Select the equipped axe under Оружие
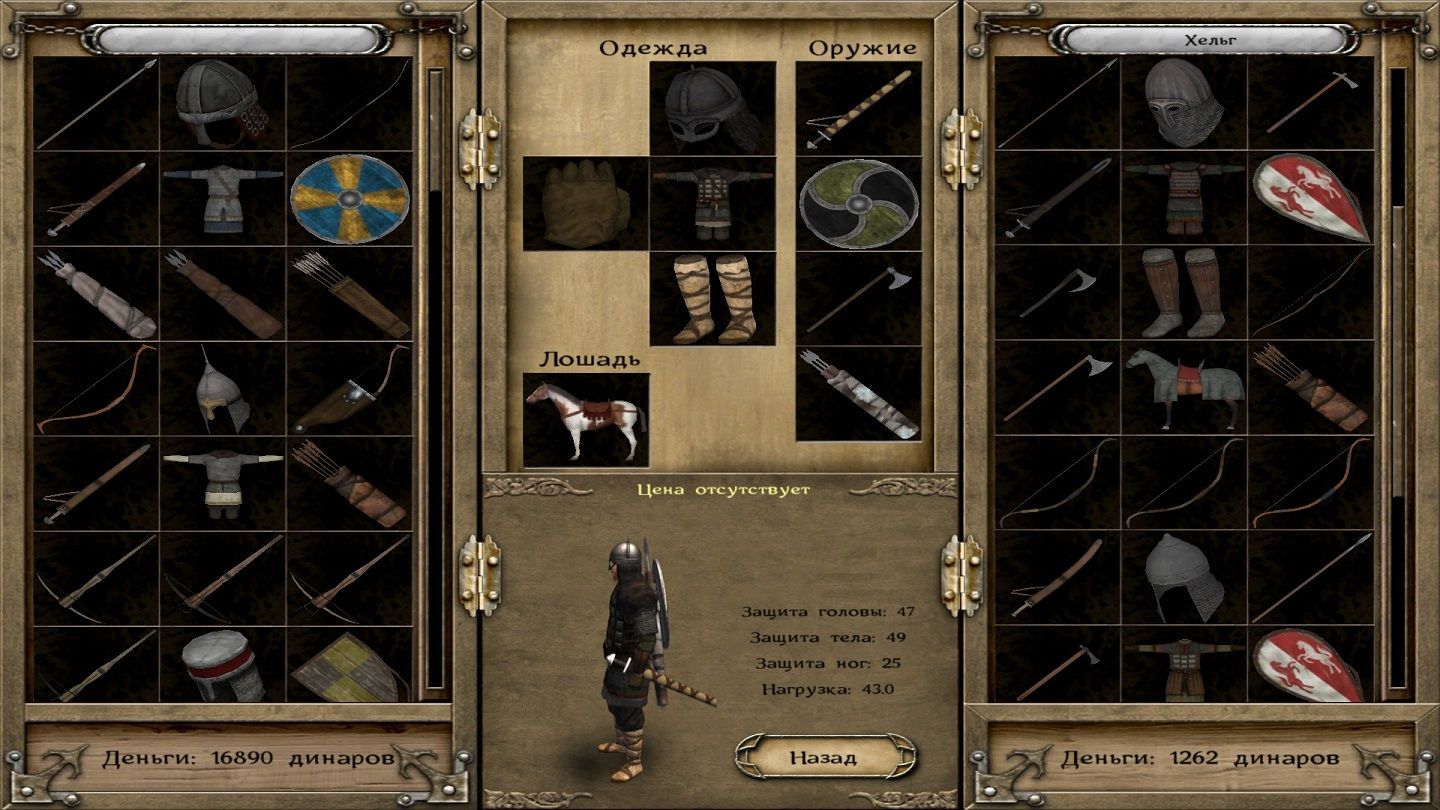 point(858,298)
